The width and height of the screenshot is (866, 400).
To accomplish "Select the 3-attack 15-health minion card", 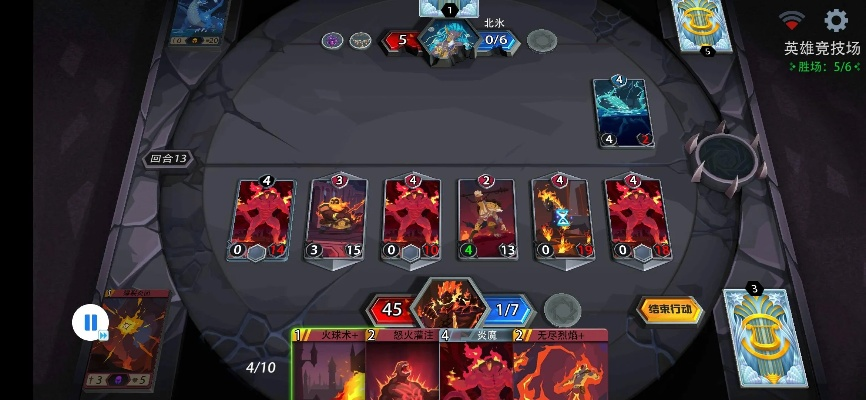I will [336, 220].
